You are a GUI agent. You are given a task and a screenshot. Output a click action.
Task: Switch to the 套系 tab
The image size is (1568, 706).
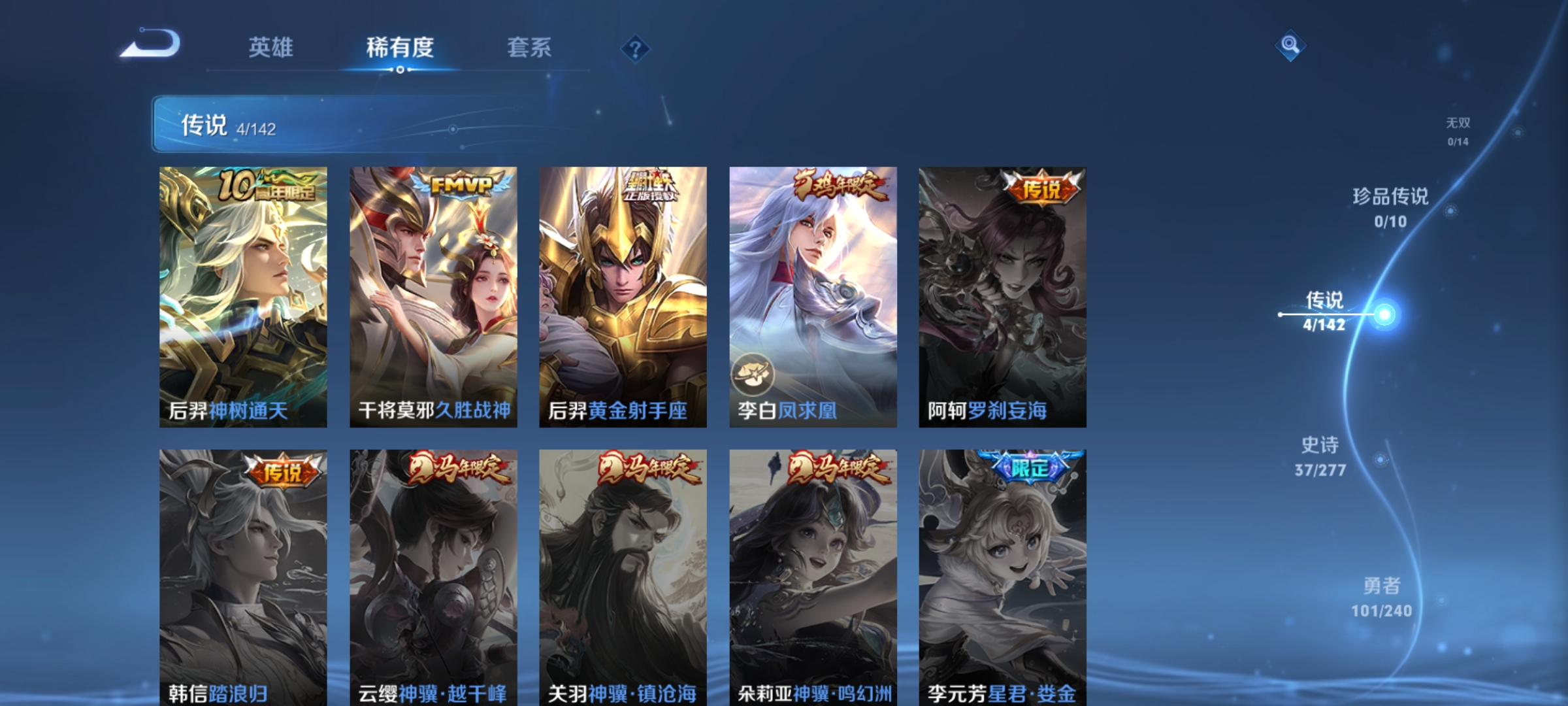(529, 47)
